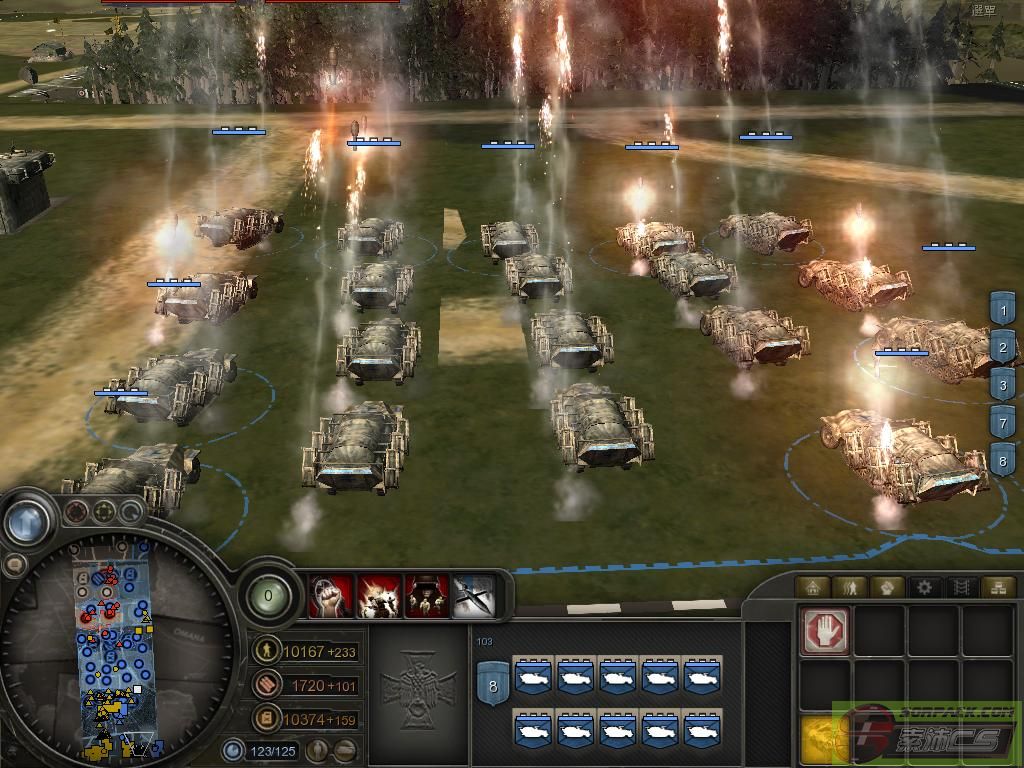Issue the Stop command with the red hand

[x=825, y=631]
